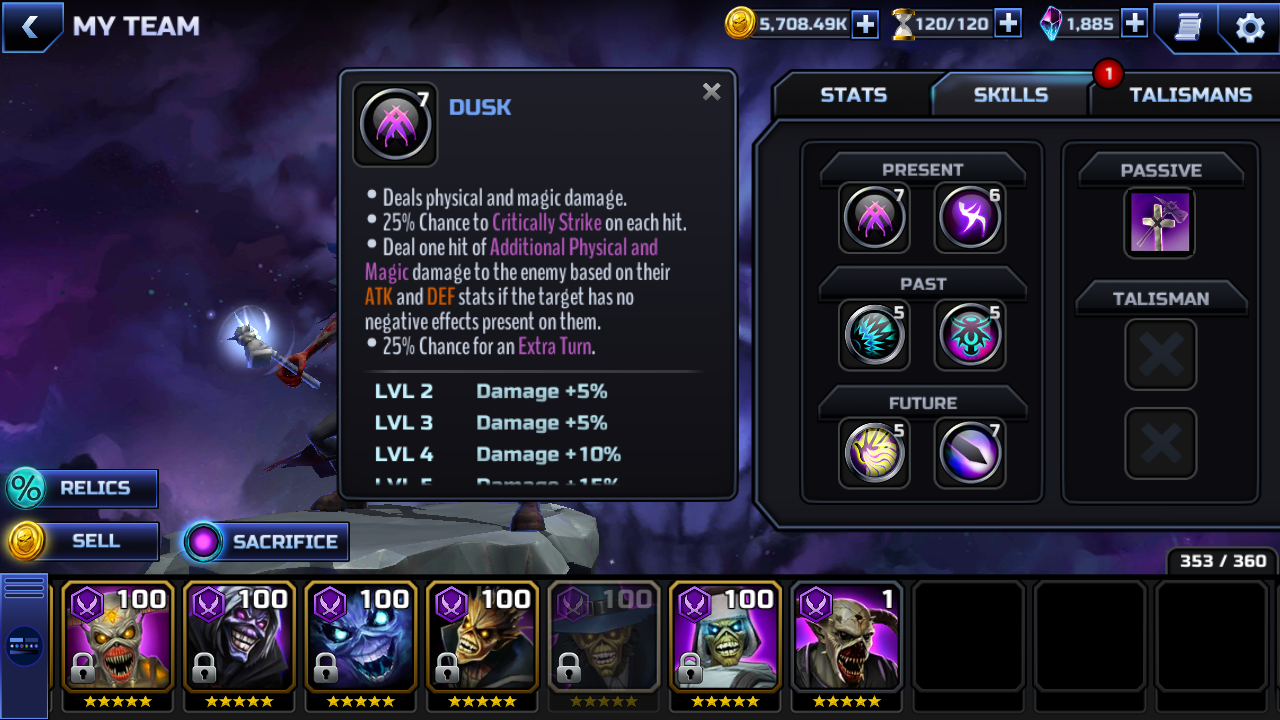View the passive skill cross icon
This screenshot has width=1280, height=720.
point(1160,222)
